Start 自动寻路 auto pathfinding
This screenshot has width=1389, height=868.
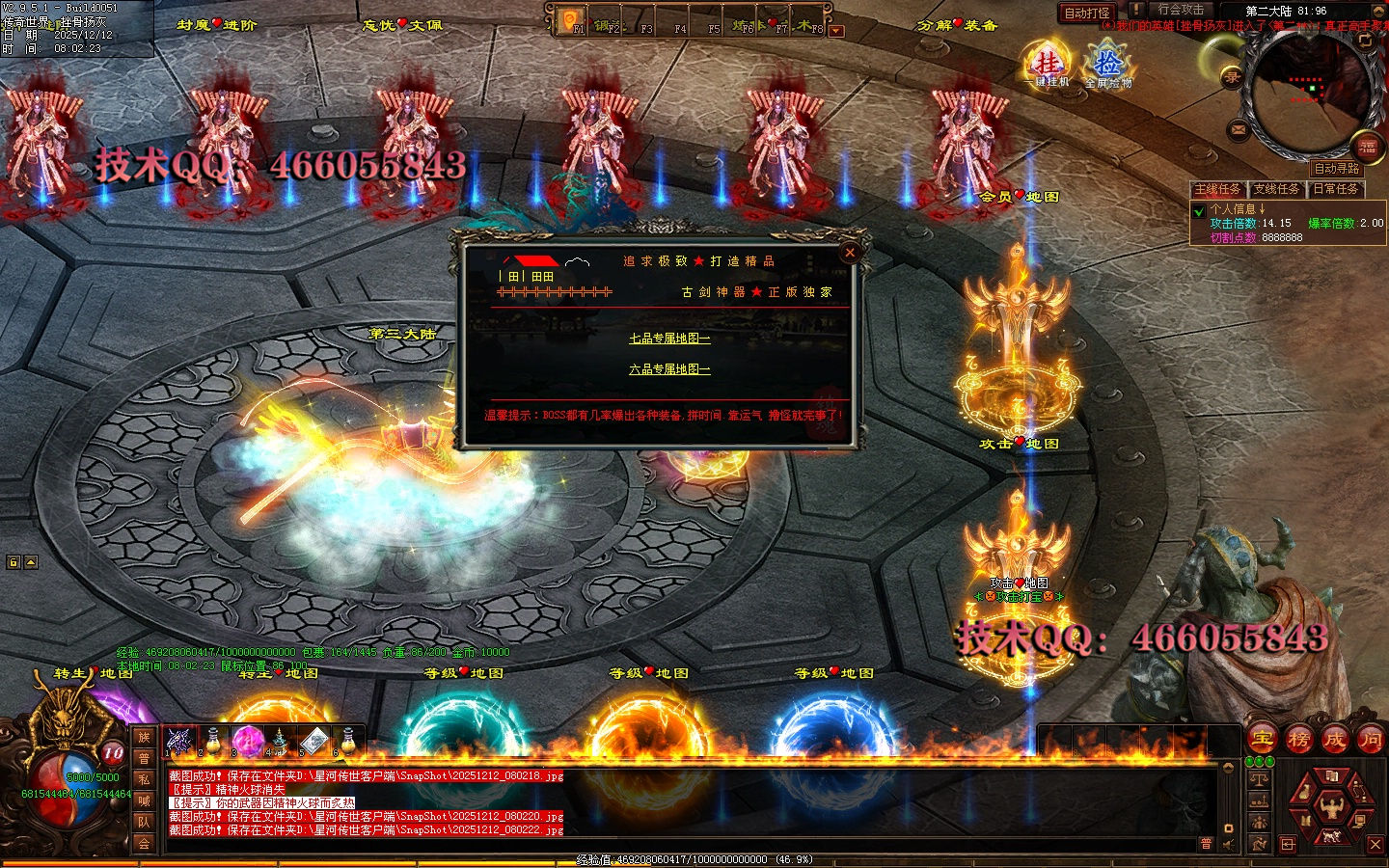(x=1337, y=168)
